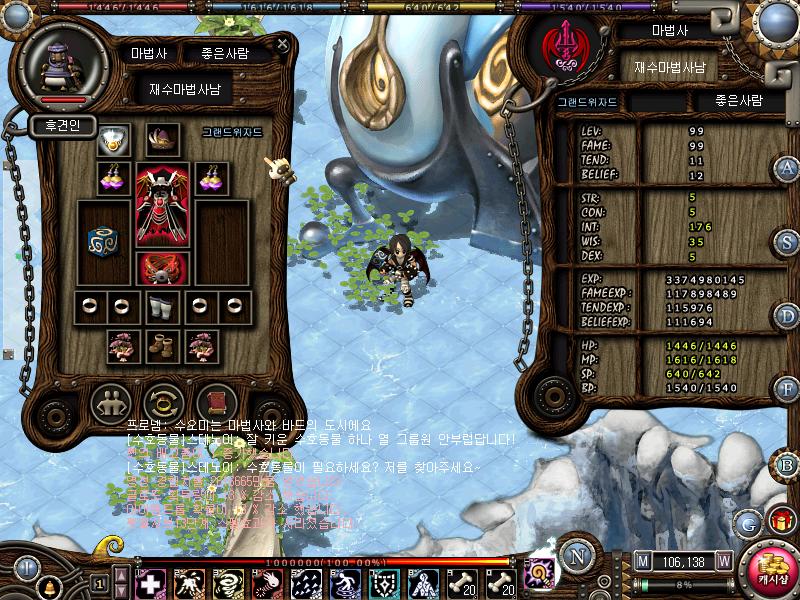
Task: Click the round B button
Action: tap(787, 464)
